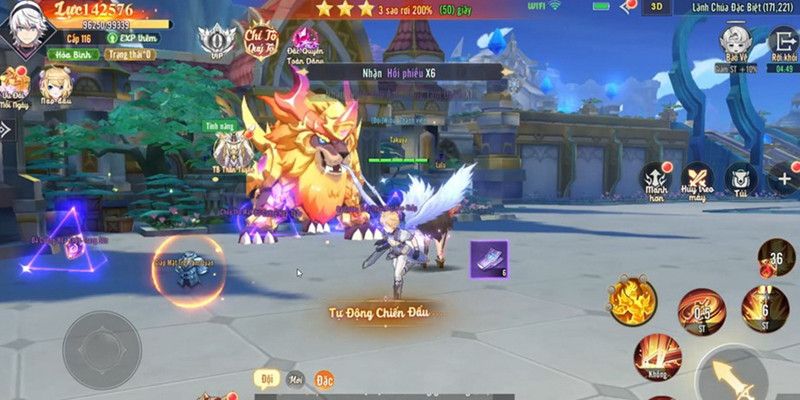Screen dimensions: 800x400
Task: Open the daily gift box event icon
Action: coord(14,87)
